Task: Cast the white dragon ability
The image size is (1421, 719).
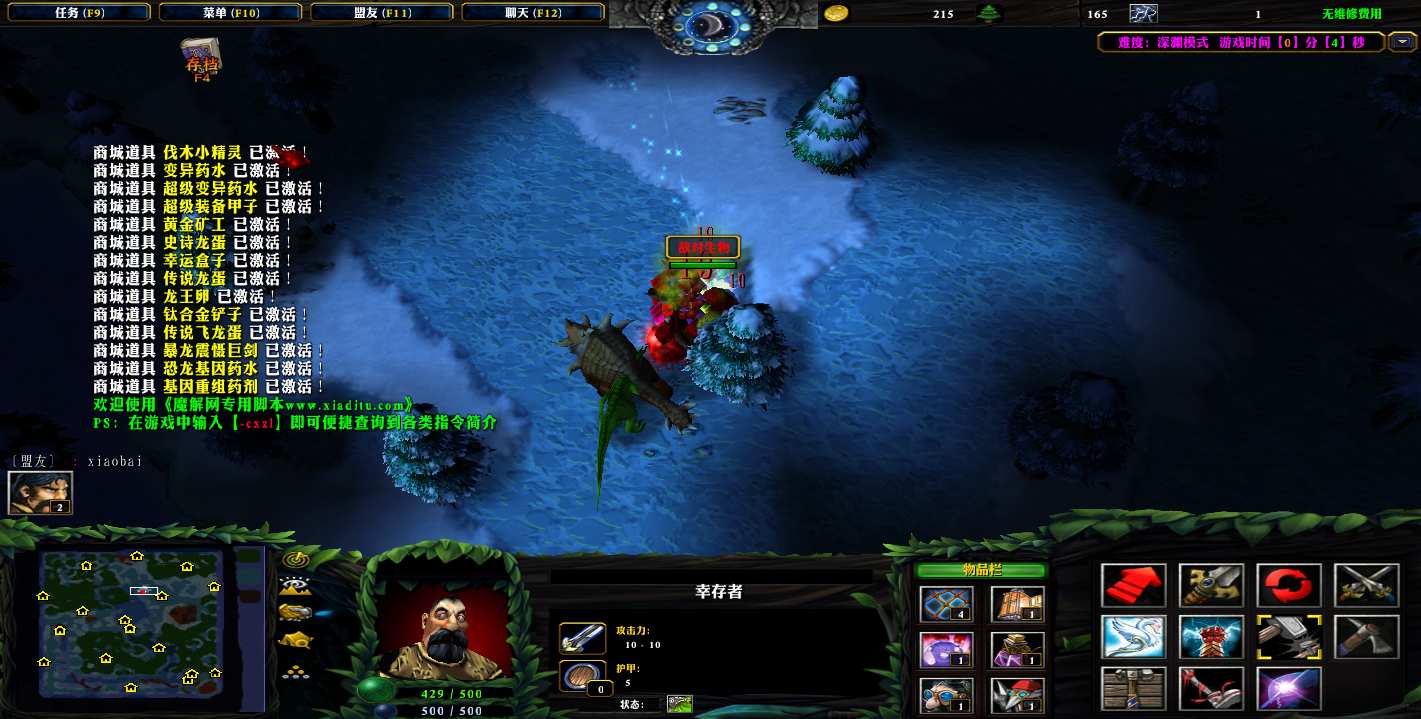Action: [1134, 637]
